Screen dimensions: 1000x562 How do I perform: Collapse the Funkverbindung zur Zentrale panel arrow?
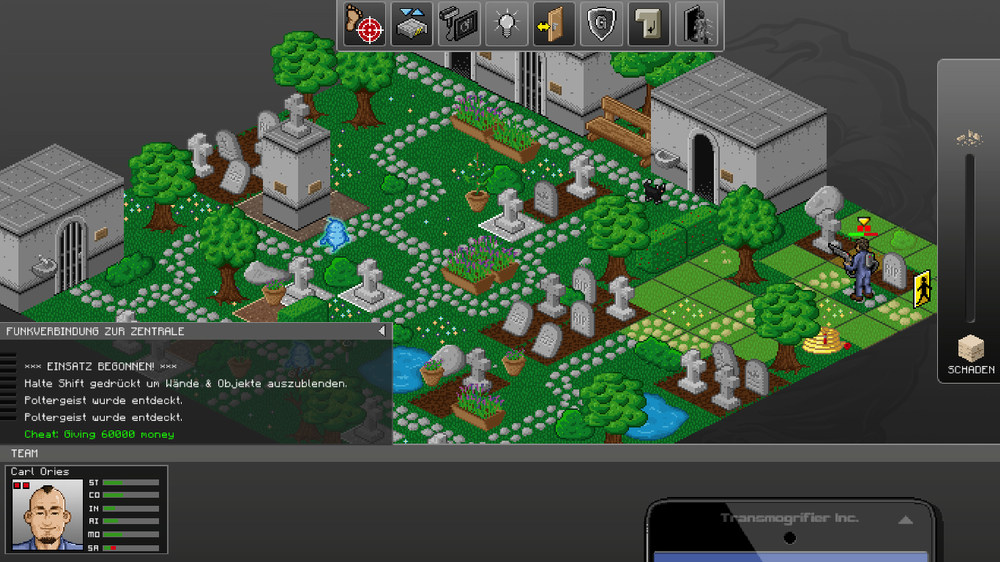pyautogui.click(x=381, y=331)
